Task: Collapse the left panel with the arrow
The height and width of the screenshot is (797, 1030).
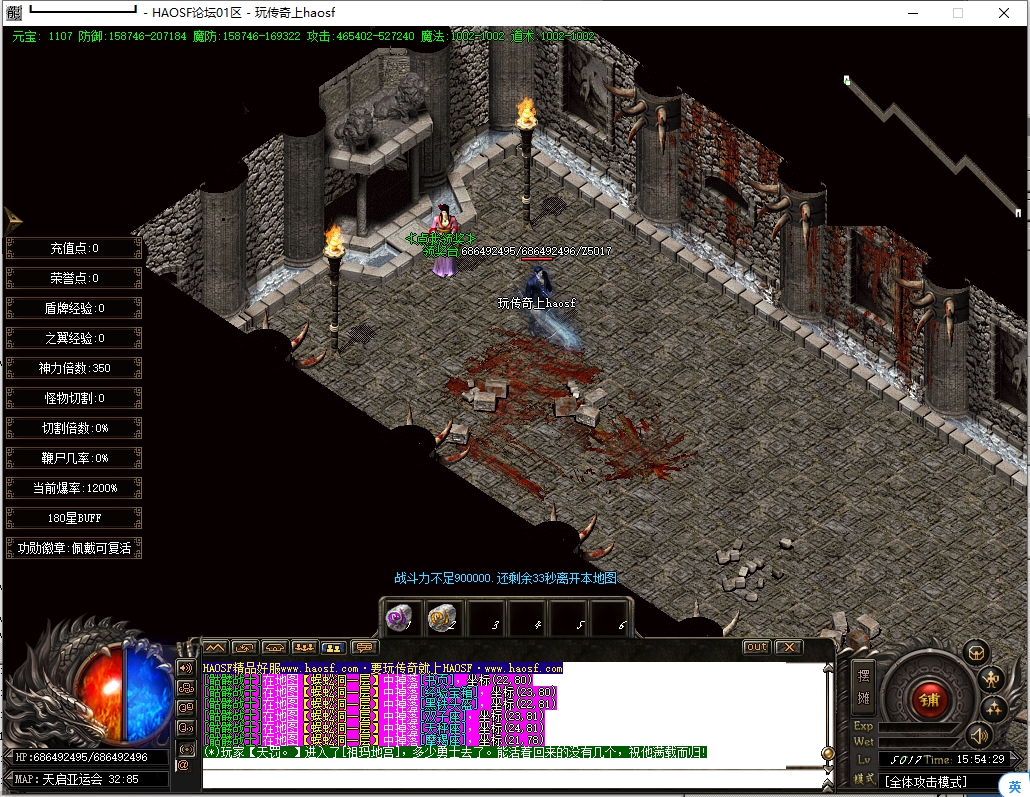Action: point(13,219)
